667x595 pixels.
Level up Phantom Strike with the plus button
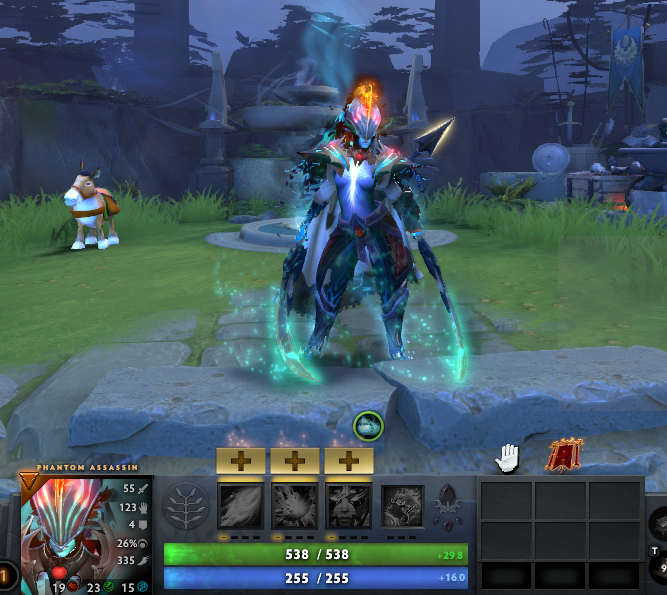click(294, 461)
